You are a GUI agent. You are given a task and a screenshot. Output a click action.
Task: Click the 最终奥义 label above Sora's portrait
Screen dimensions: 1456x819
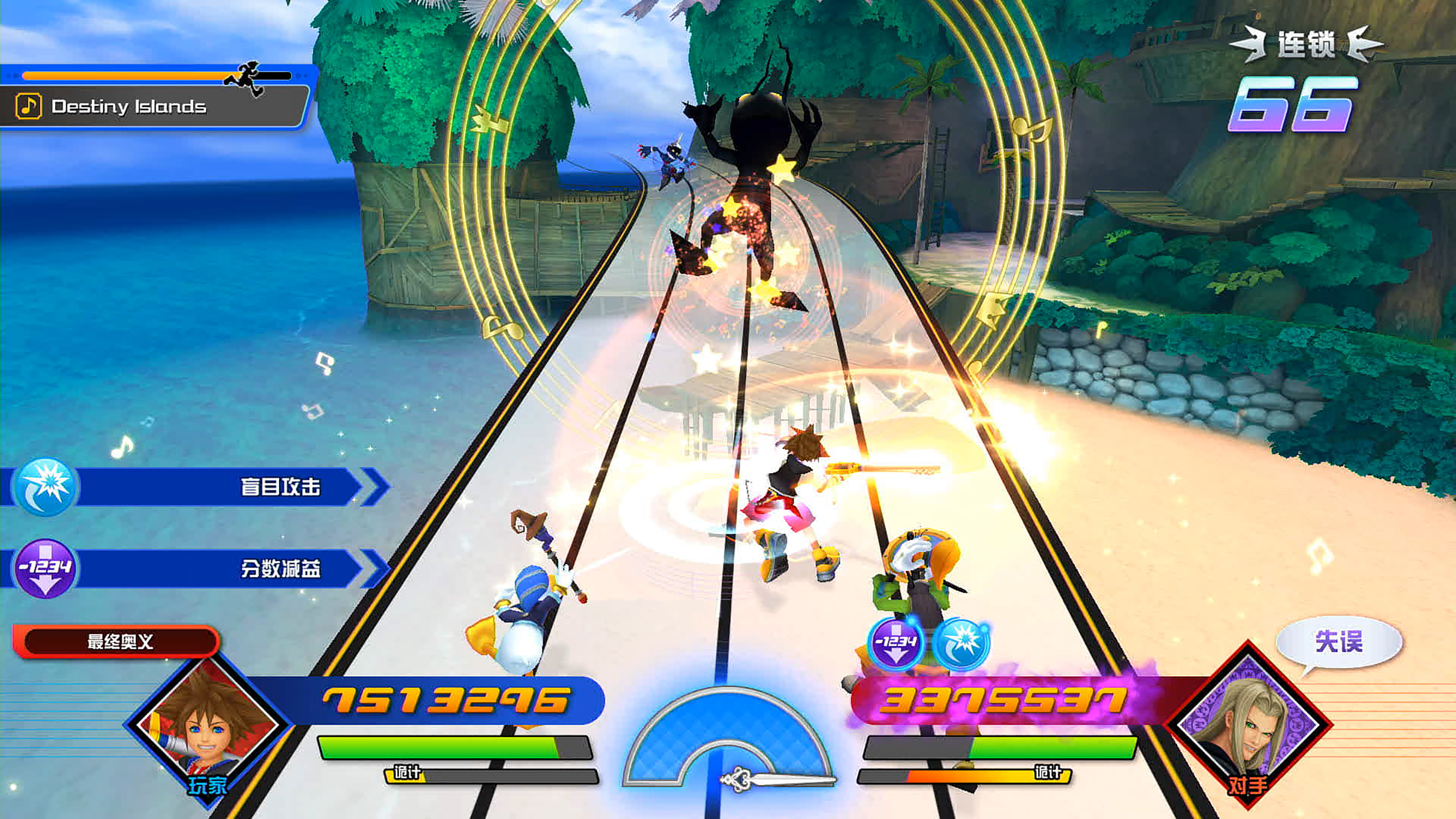click(119, 642)
